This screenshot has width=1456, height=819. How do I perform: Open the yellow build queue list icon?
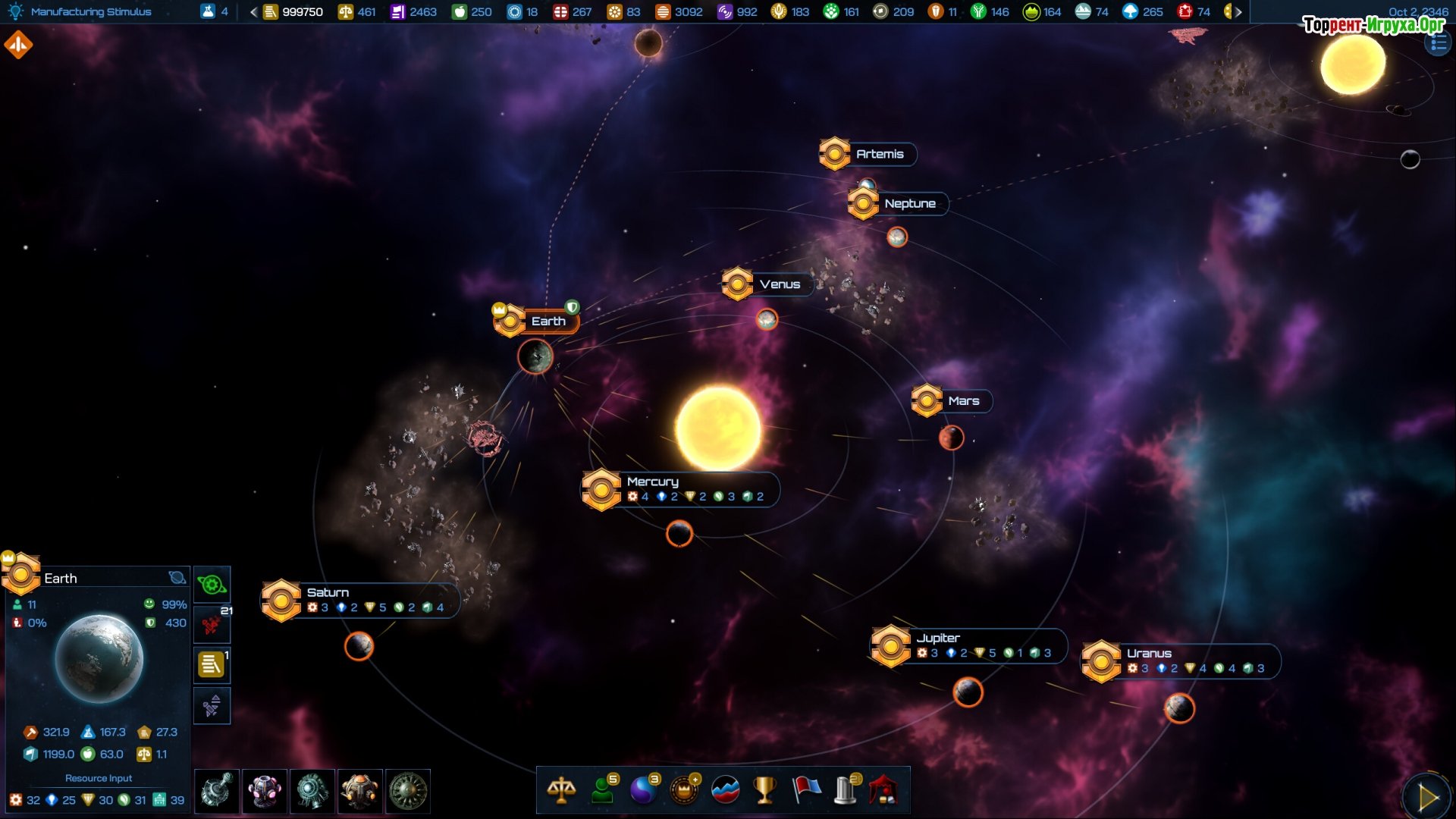click(212, 665)
